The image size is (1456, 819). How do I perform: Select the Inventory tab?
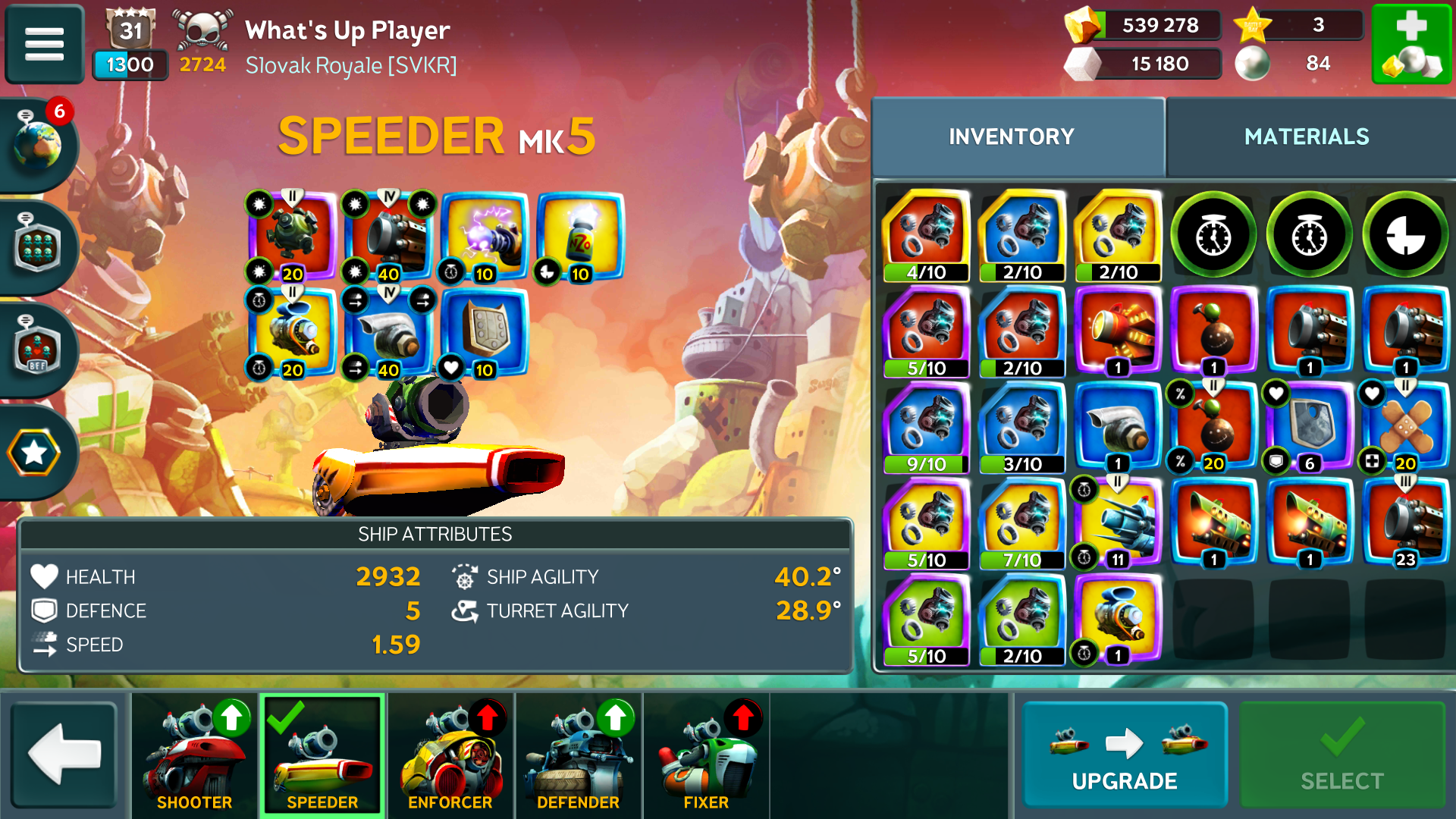click(1011, 136)
